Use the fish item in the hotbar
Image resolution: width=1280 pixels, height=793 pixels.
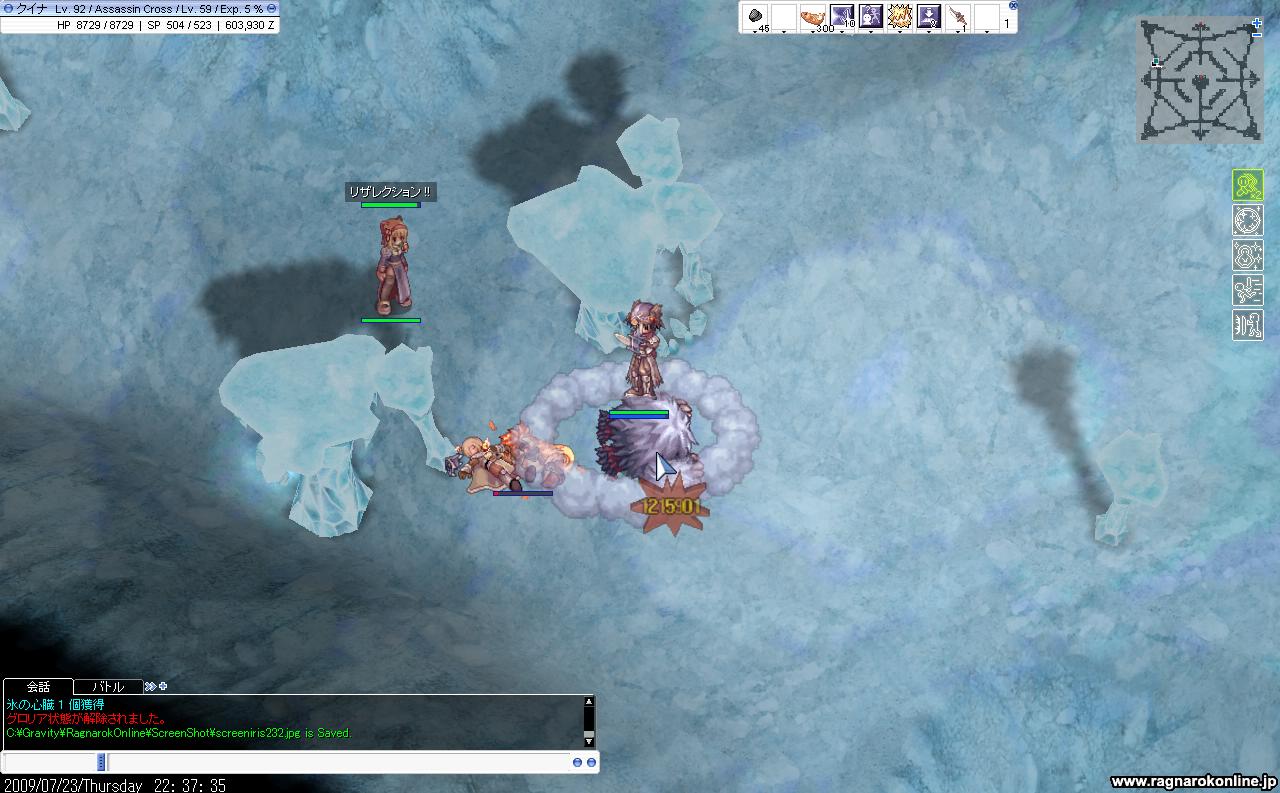point(813,17)
